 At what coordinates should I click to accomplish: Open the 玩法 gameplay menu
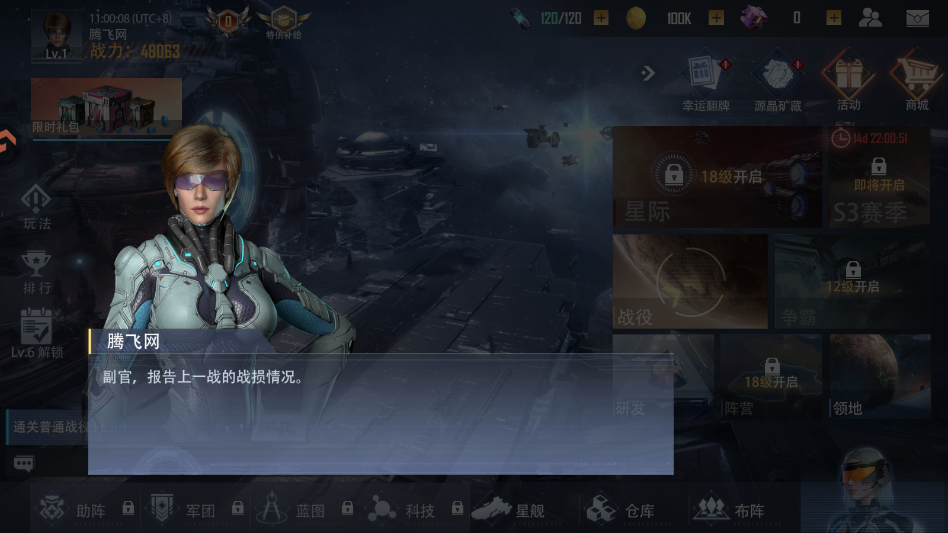[x=37, y=207]
